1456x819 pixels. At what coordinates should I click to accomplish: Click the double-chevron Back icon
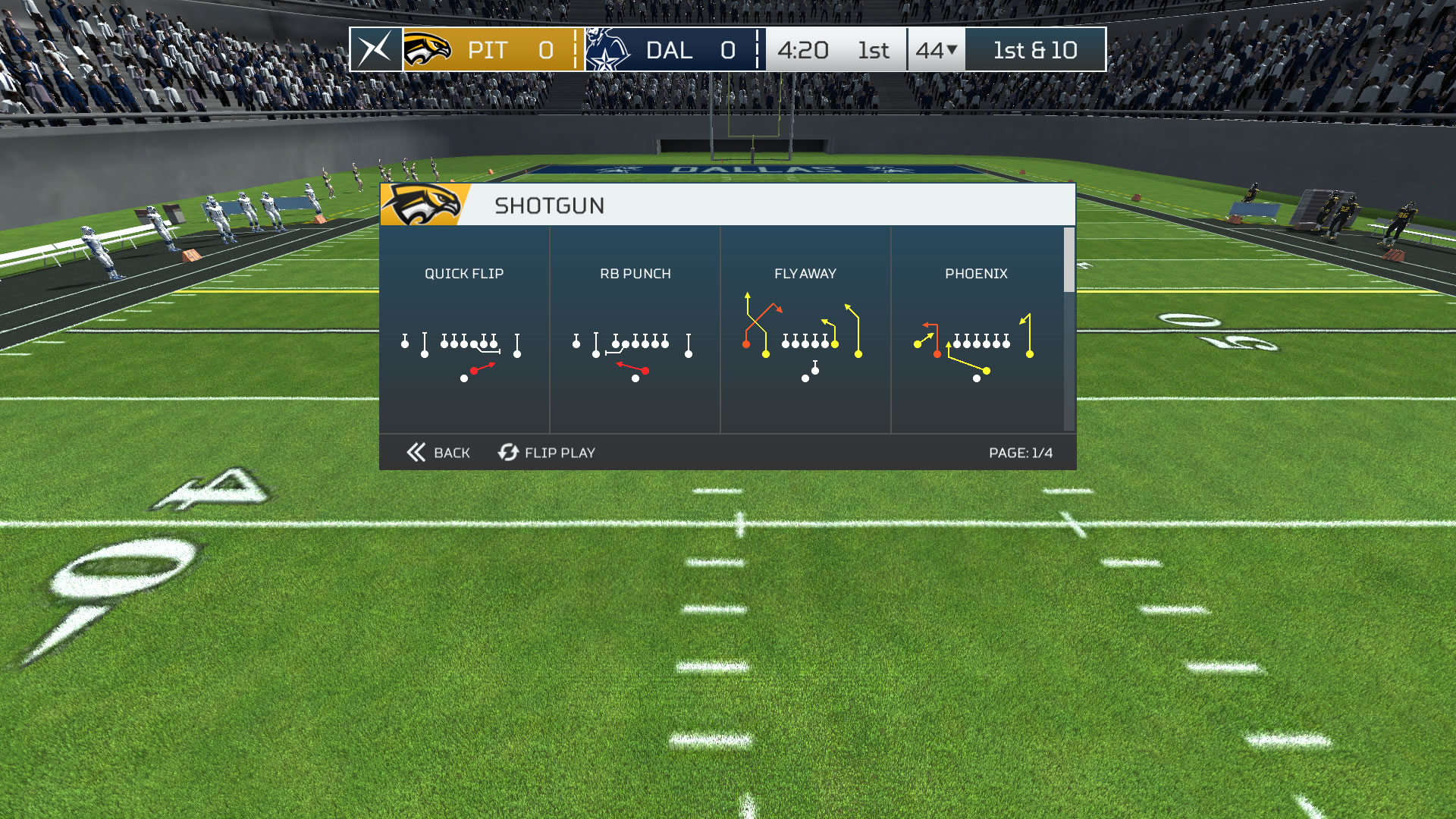(415, 452)
